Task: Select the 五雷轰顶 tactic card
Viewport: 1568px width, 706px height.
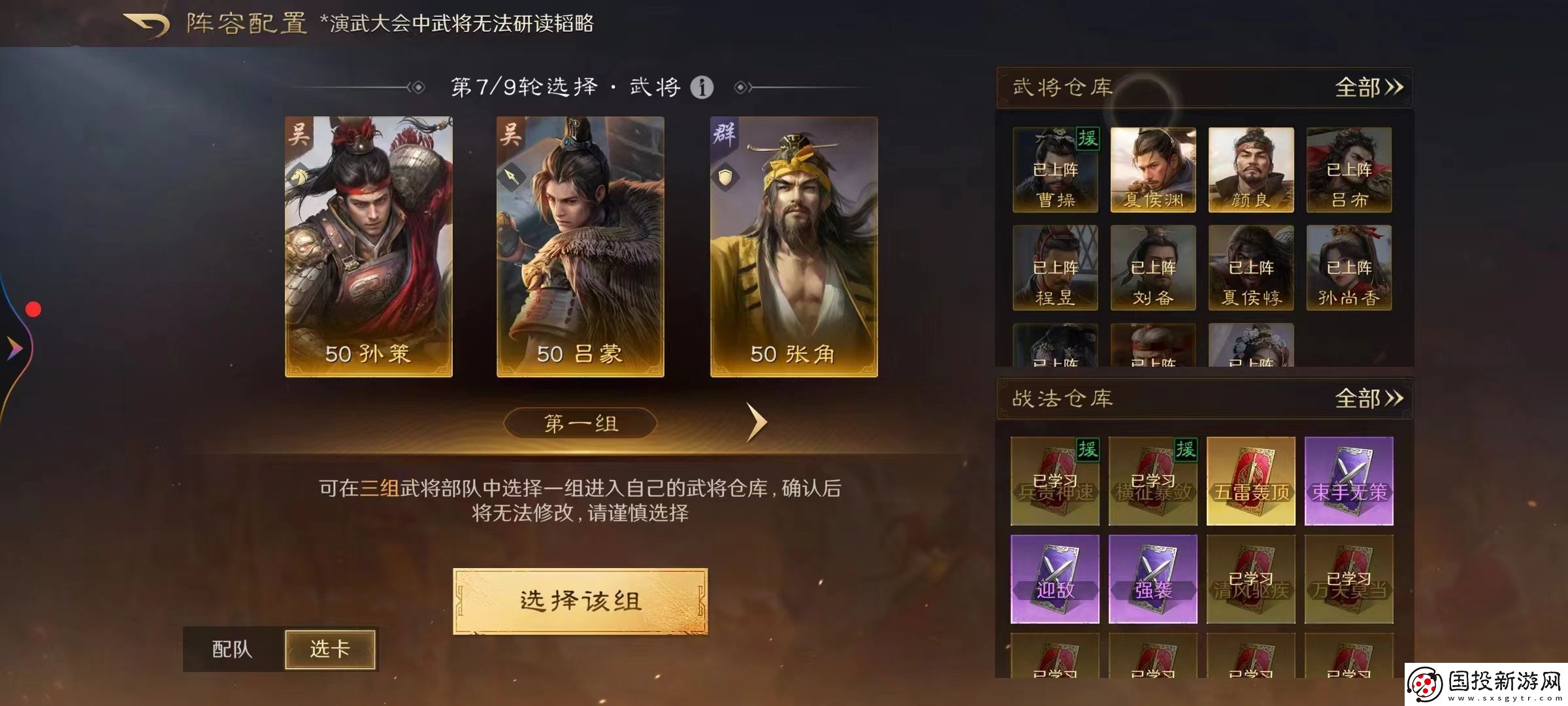Action: click(x=1250, y=482)
